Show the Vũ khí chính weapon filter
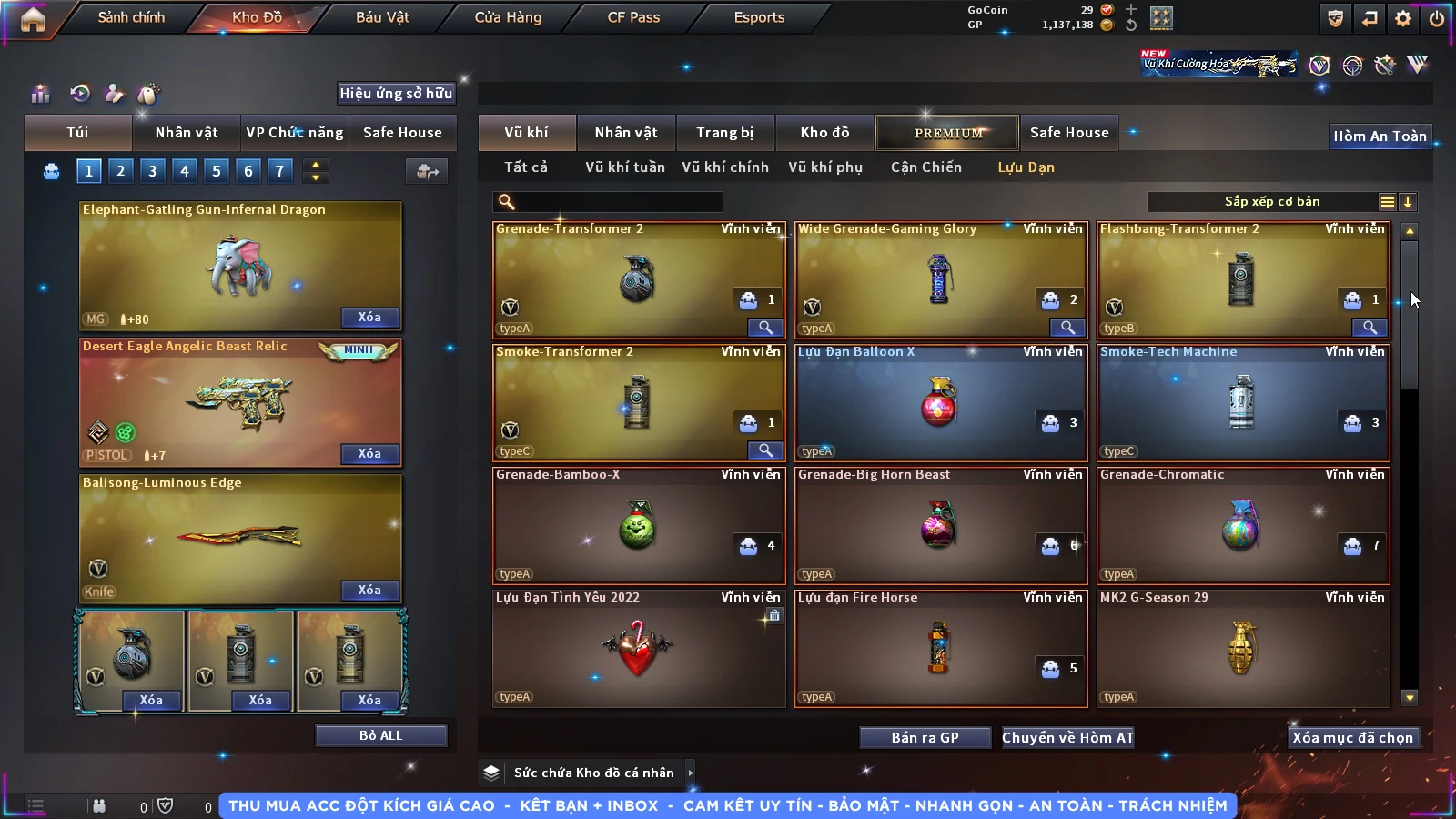 click(x=724, y=167)
